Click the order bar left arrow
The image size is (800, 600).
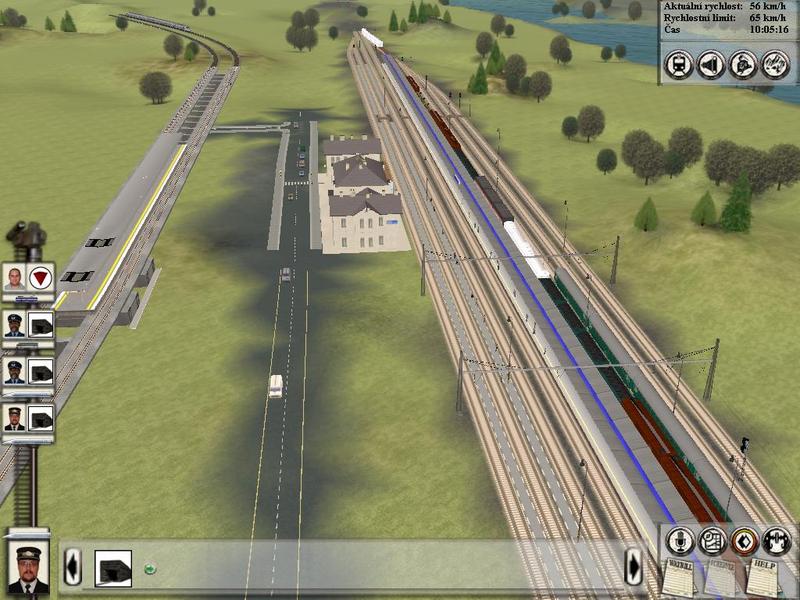tap(72, 567)
